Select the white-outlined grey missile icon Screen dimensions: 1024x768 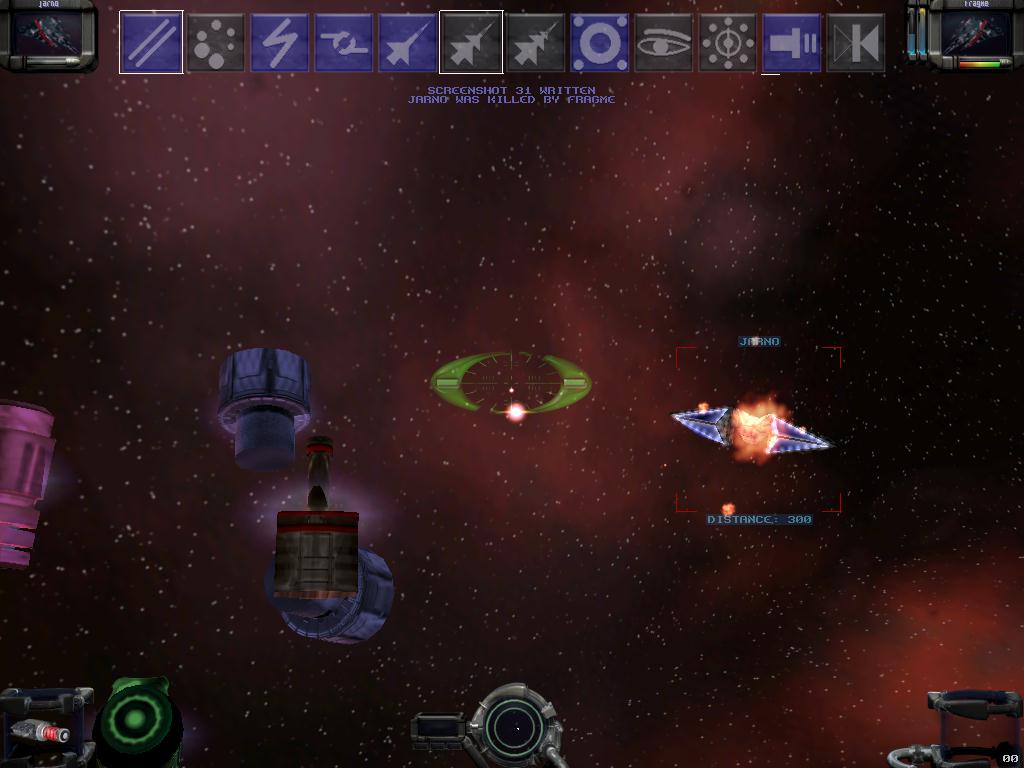[471, 42]
